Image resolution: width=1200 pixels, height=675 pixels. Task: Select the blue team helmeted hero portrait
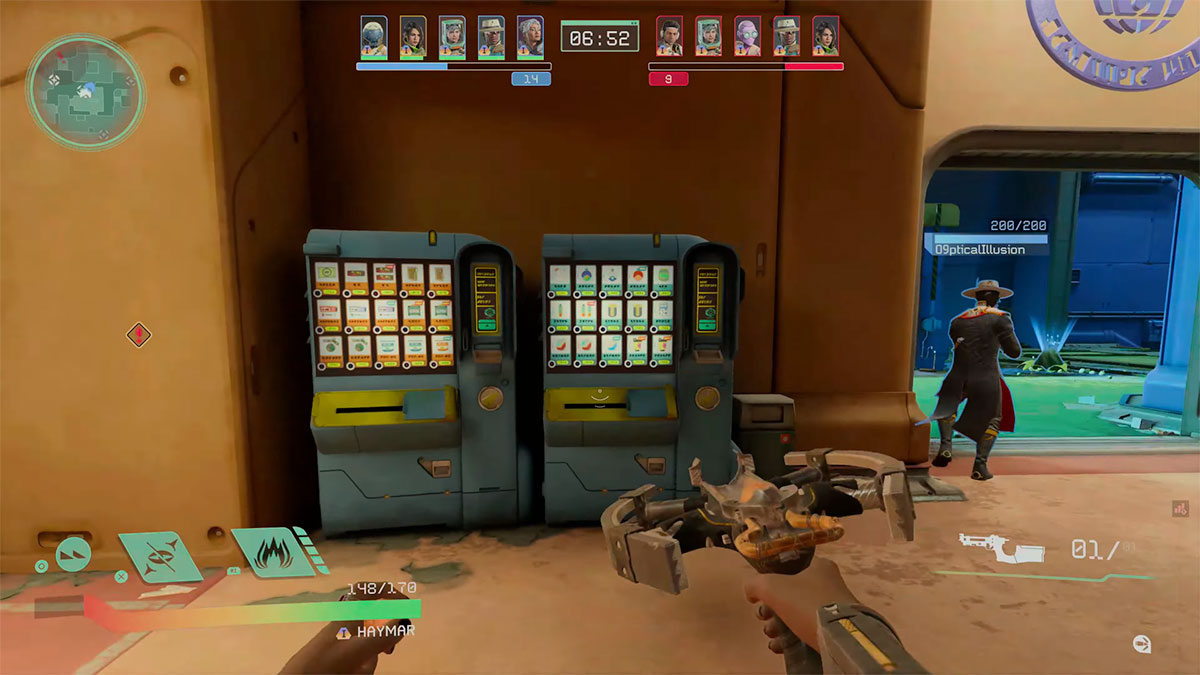374,37
